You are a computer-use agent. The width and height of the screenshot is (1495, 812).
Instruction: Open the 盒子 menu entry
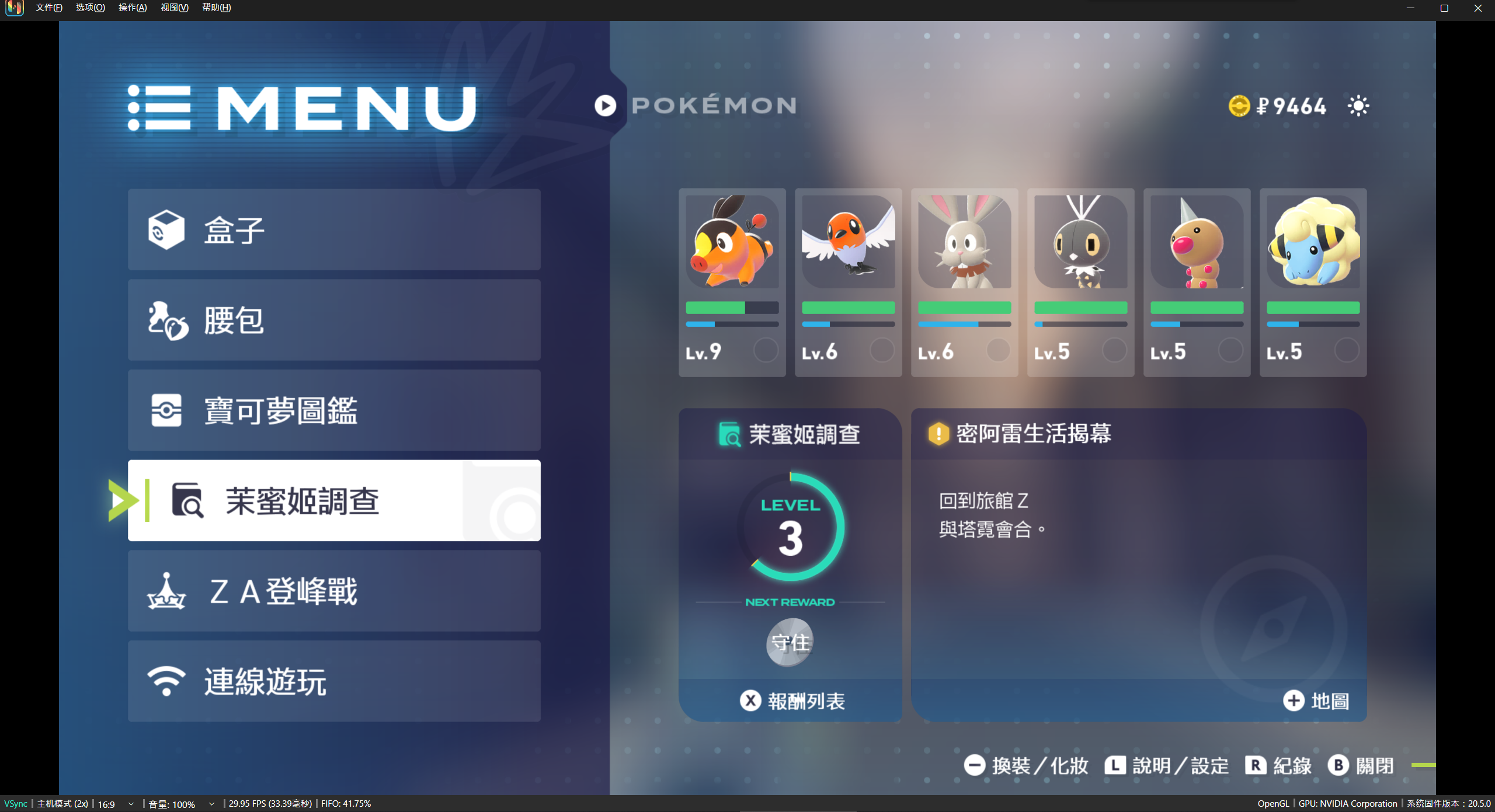pyautogui.click(x=334, y=229)
